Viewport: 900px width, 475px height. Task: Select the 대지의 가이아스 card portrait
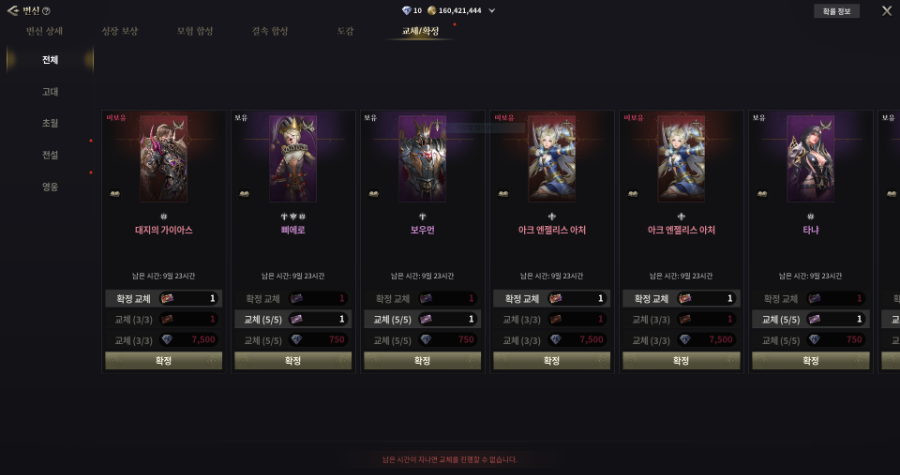[x=163, y=158]
